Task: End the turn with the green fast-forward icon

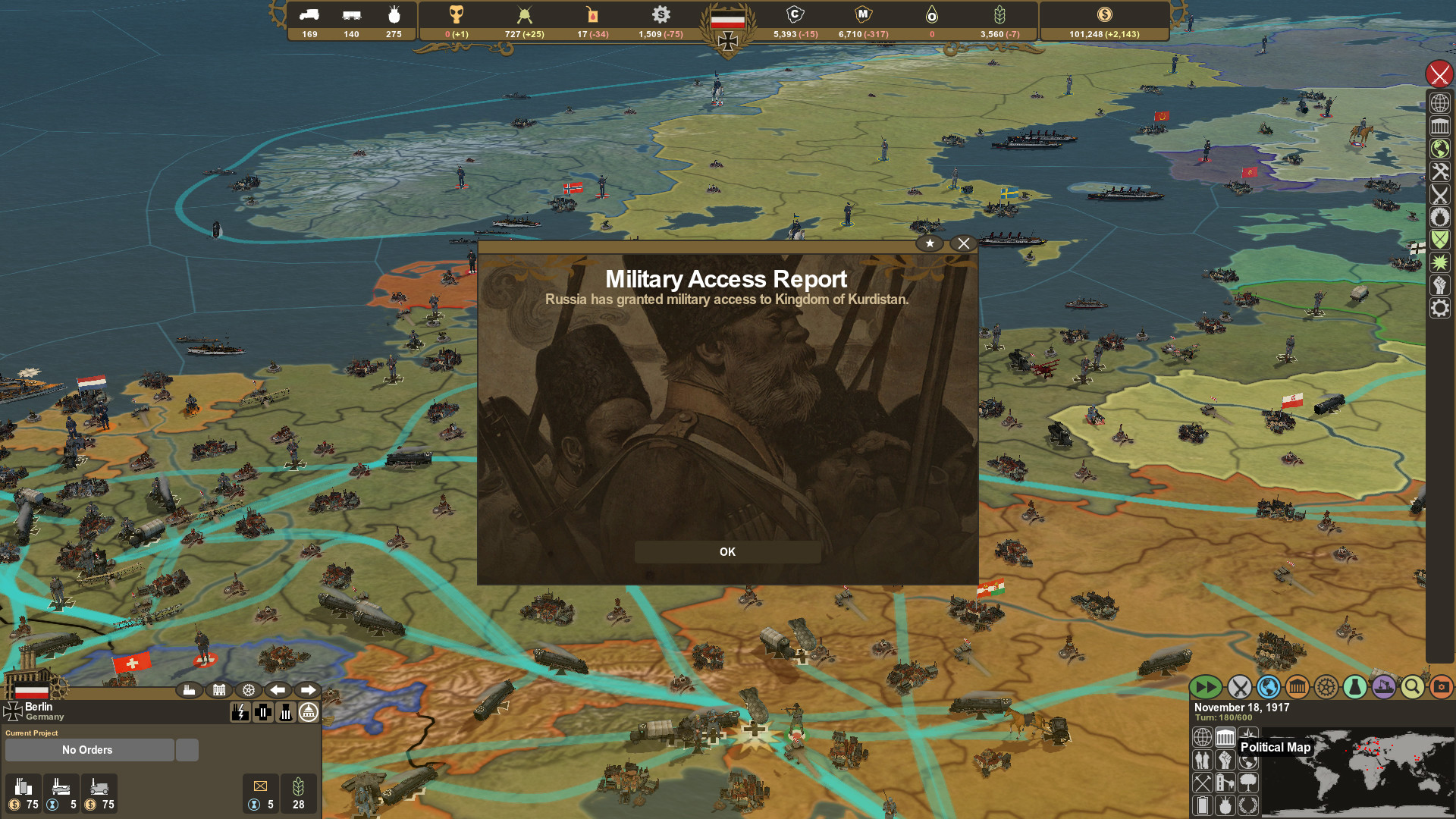Action: point(1207,687)
